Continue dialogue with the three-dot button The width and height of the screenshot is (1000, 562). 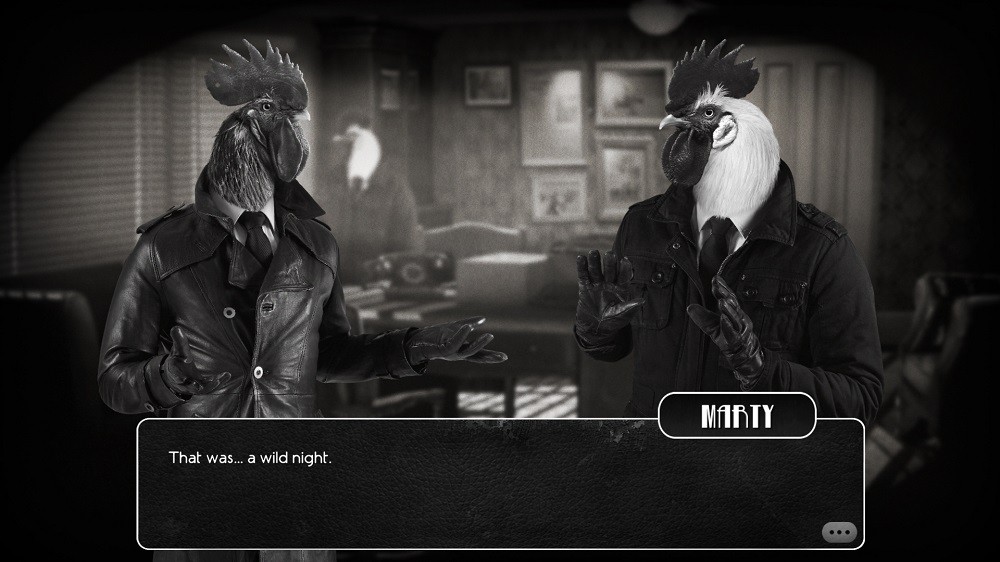point(839,532)
